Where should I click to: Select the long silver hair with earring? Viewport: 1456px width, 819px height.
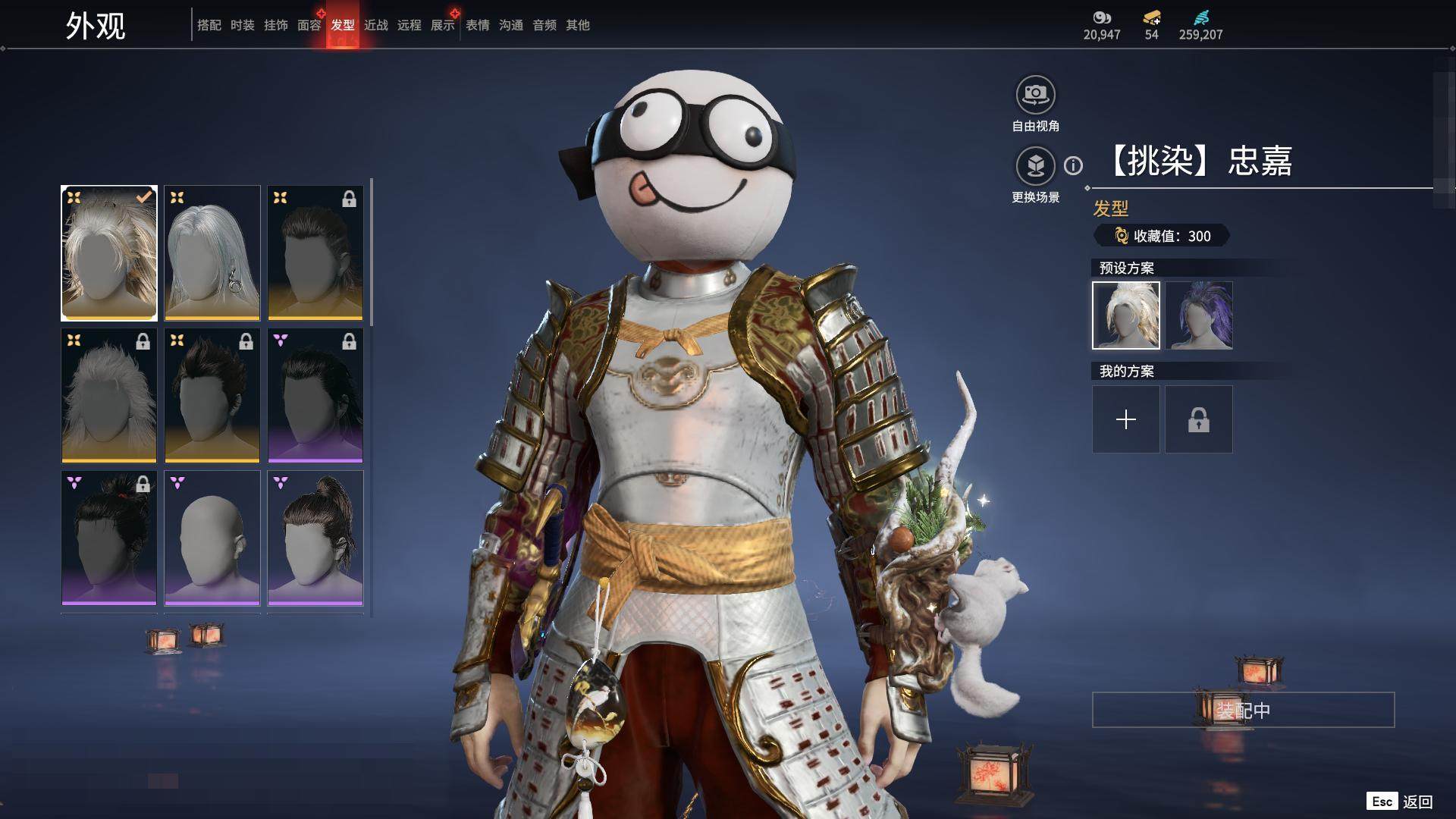point(212,253)
